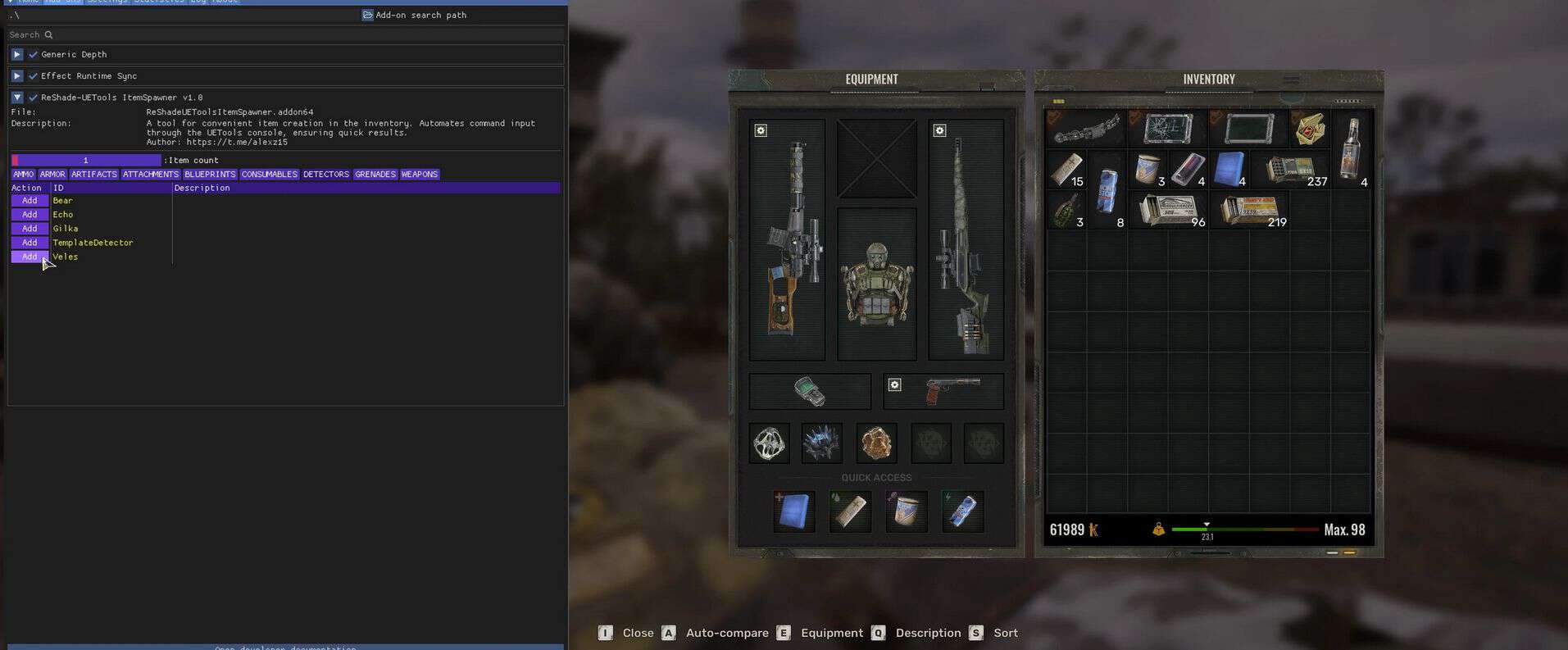Viewport: 1568px width, 650px height.
Task: Show the CONSUMABLES category
Action: 269,175
